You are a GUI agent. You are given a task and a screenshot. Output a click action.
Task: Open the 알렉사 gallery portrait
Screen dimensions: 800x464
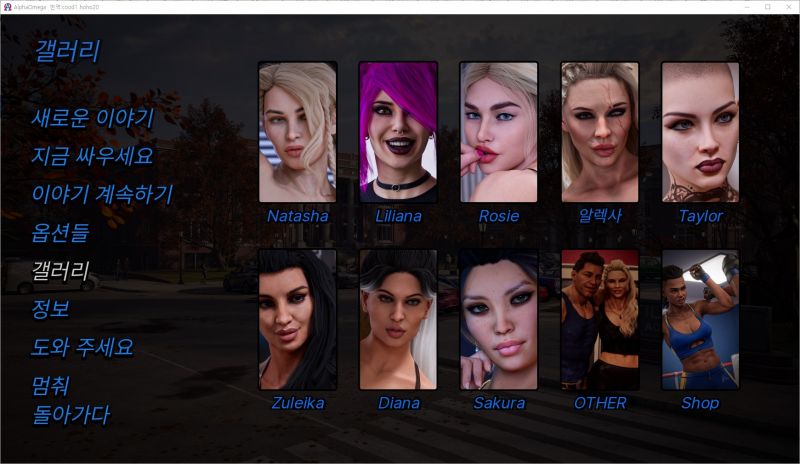pyautogui.click(x=600, y=132)
